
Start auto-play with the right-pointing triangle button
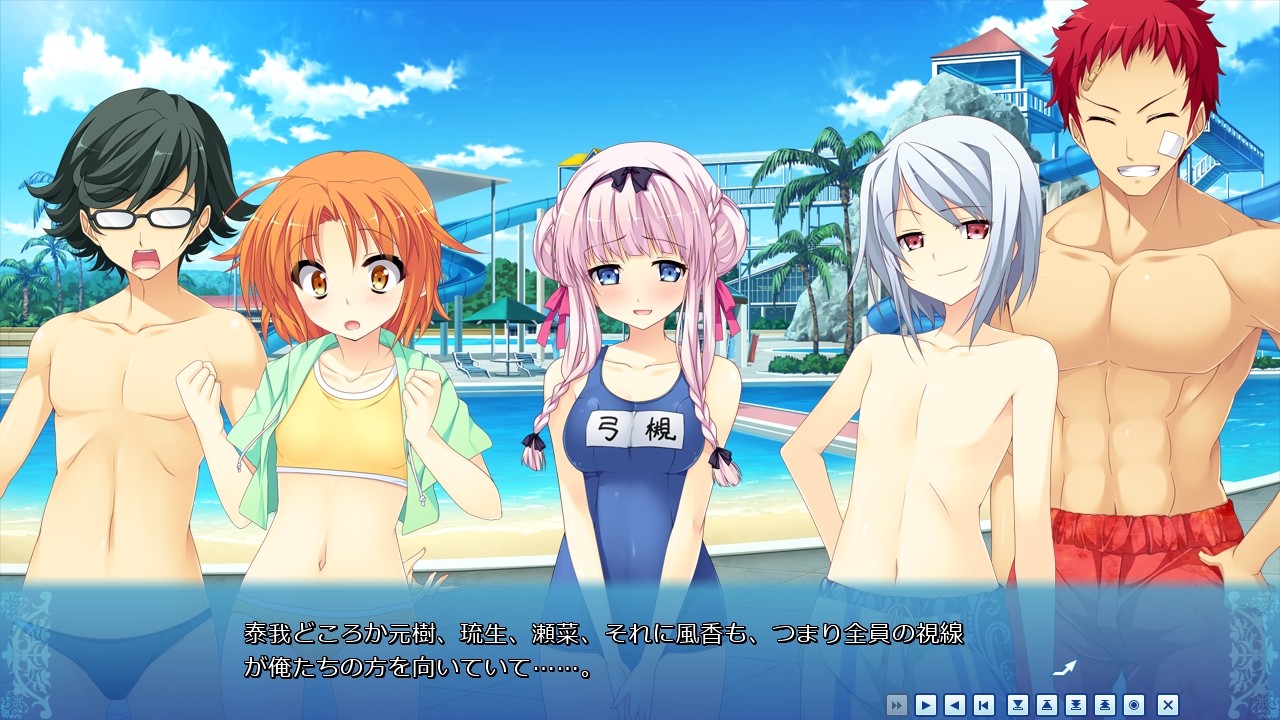point(926,704)
